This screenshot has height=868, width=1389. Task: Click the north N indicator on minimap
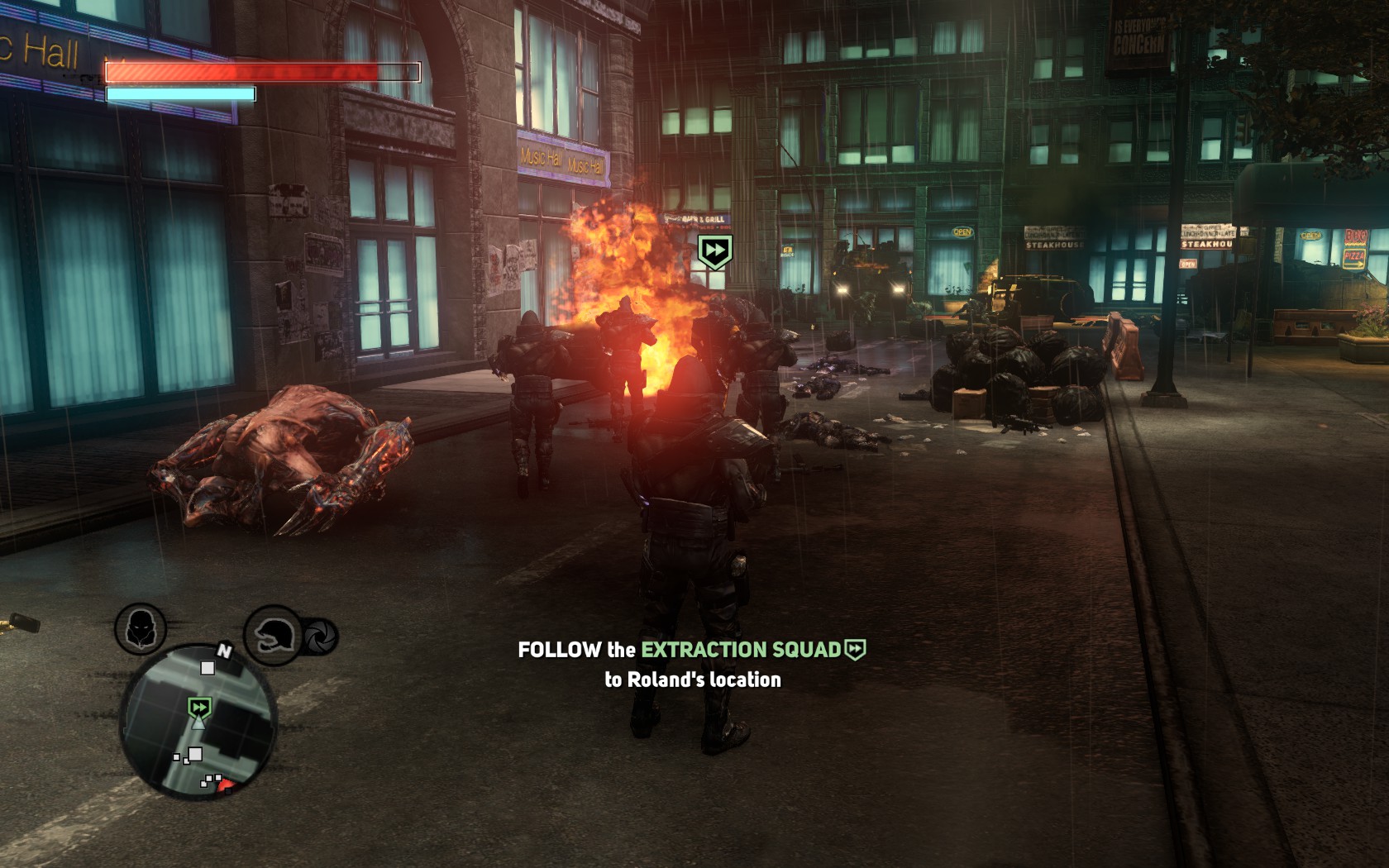(223, 651)
